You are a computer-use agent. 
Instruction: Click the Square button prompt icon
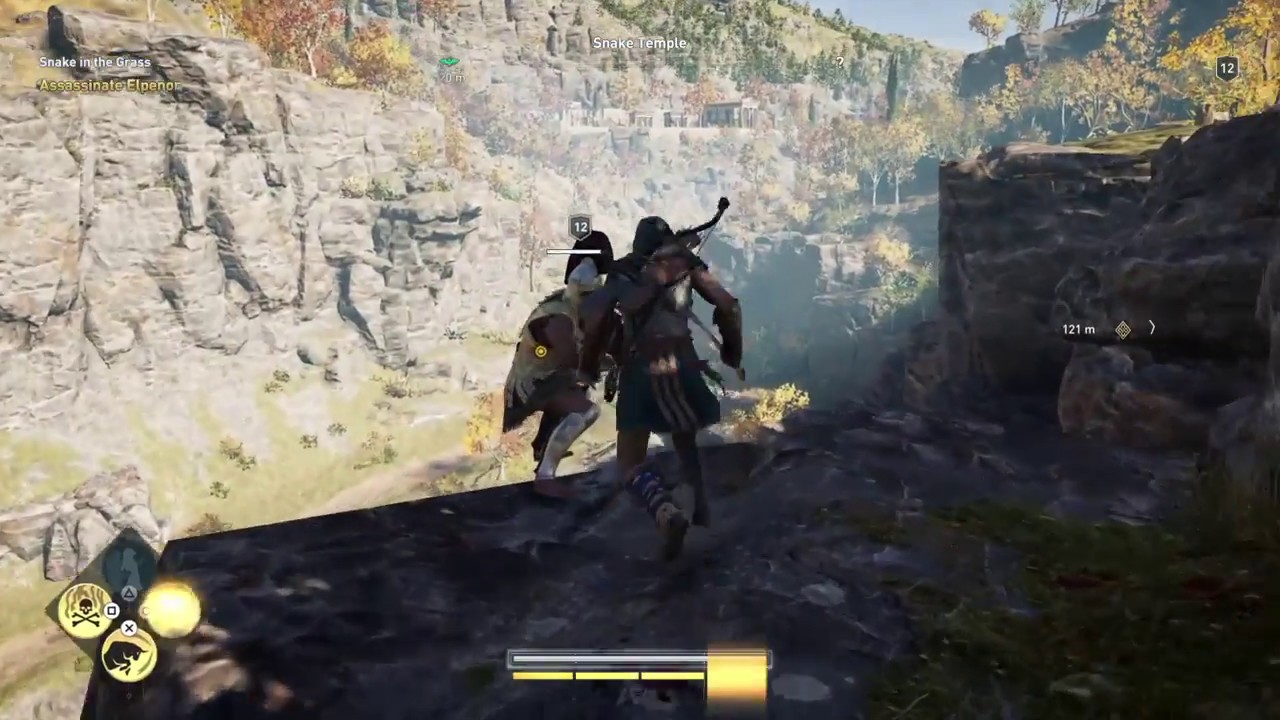point(111,611)
